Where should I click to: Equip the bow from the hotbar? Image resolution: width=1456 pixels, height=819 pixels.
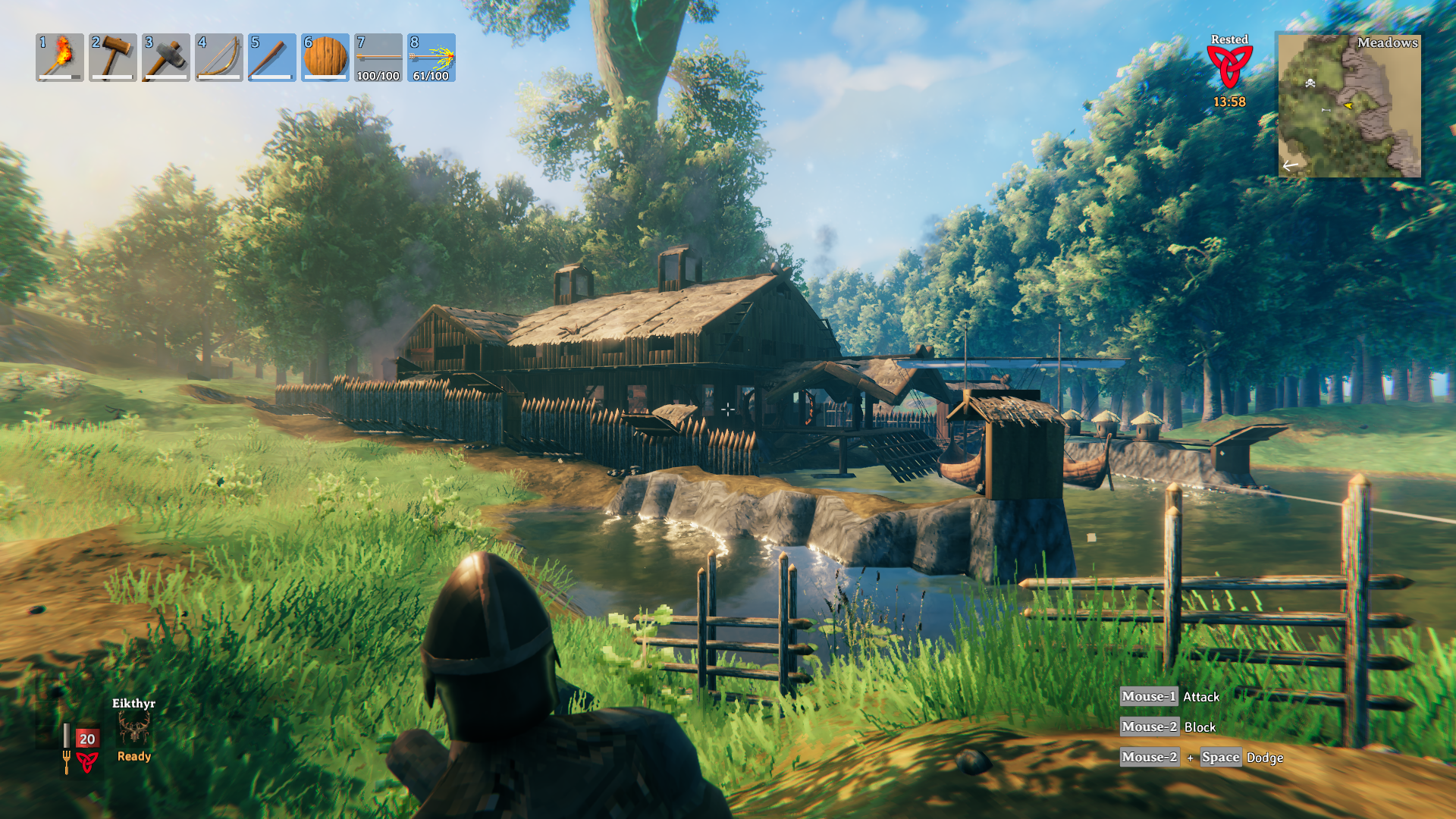(219, 58)
